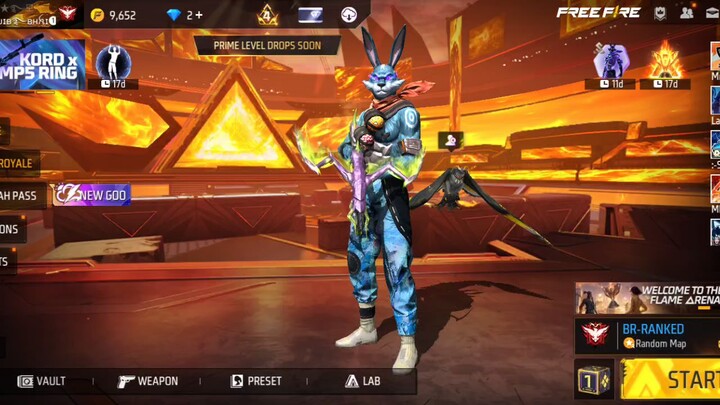The height and width of the screenshot is (405, 720).
Task: Open the golden rank badge in the top bar
Action: [268, 15]
